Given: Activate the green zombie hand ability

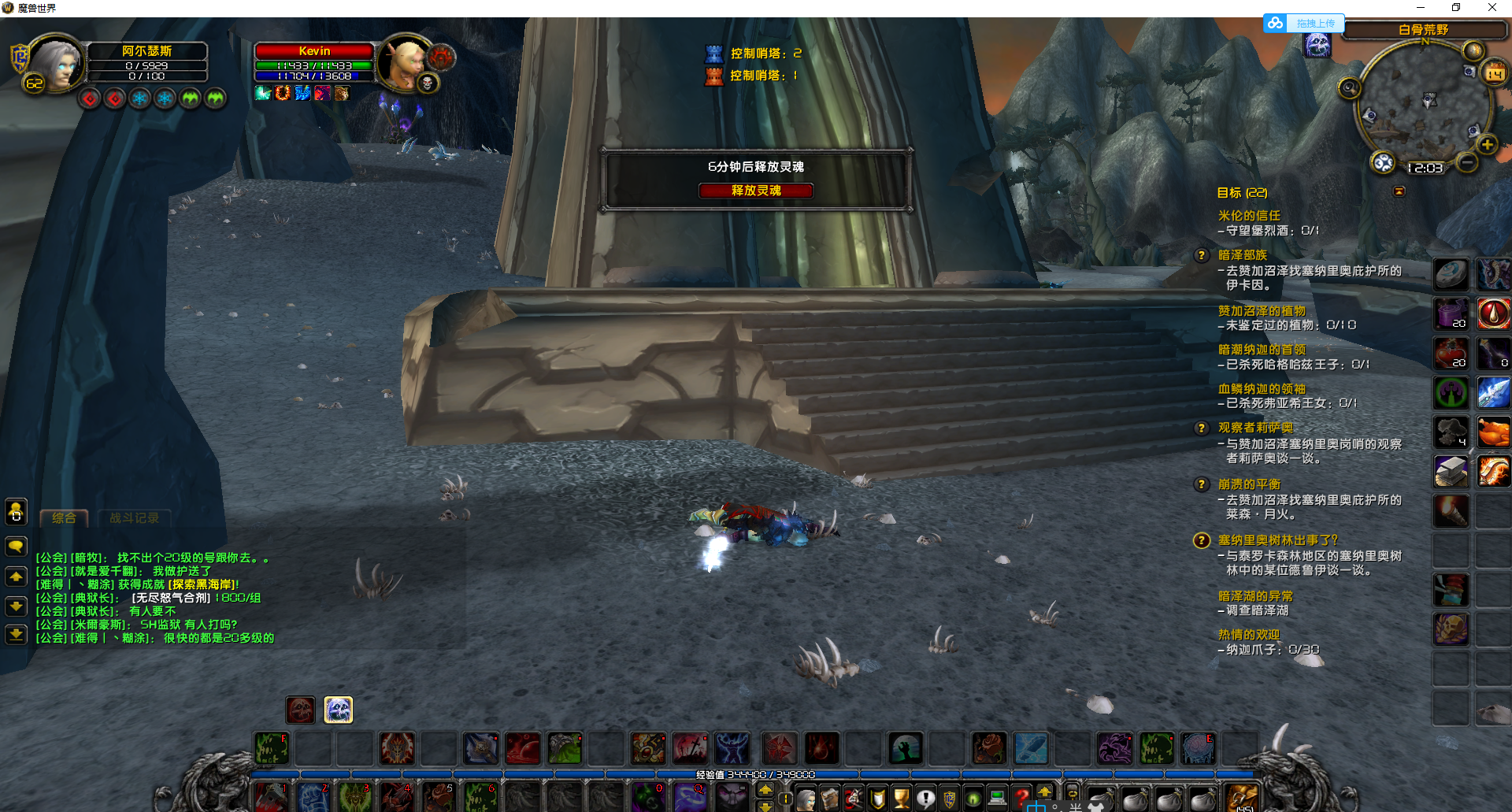Looking at the screenshot, I should point(906,748).
